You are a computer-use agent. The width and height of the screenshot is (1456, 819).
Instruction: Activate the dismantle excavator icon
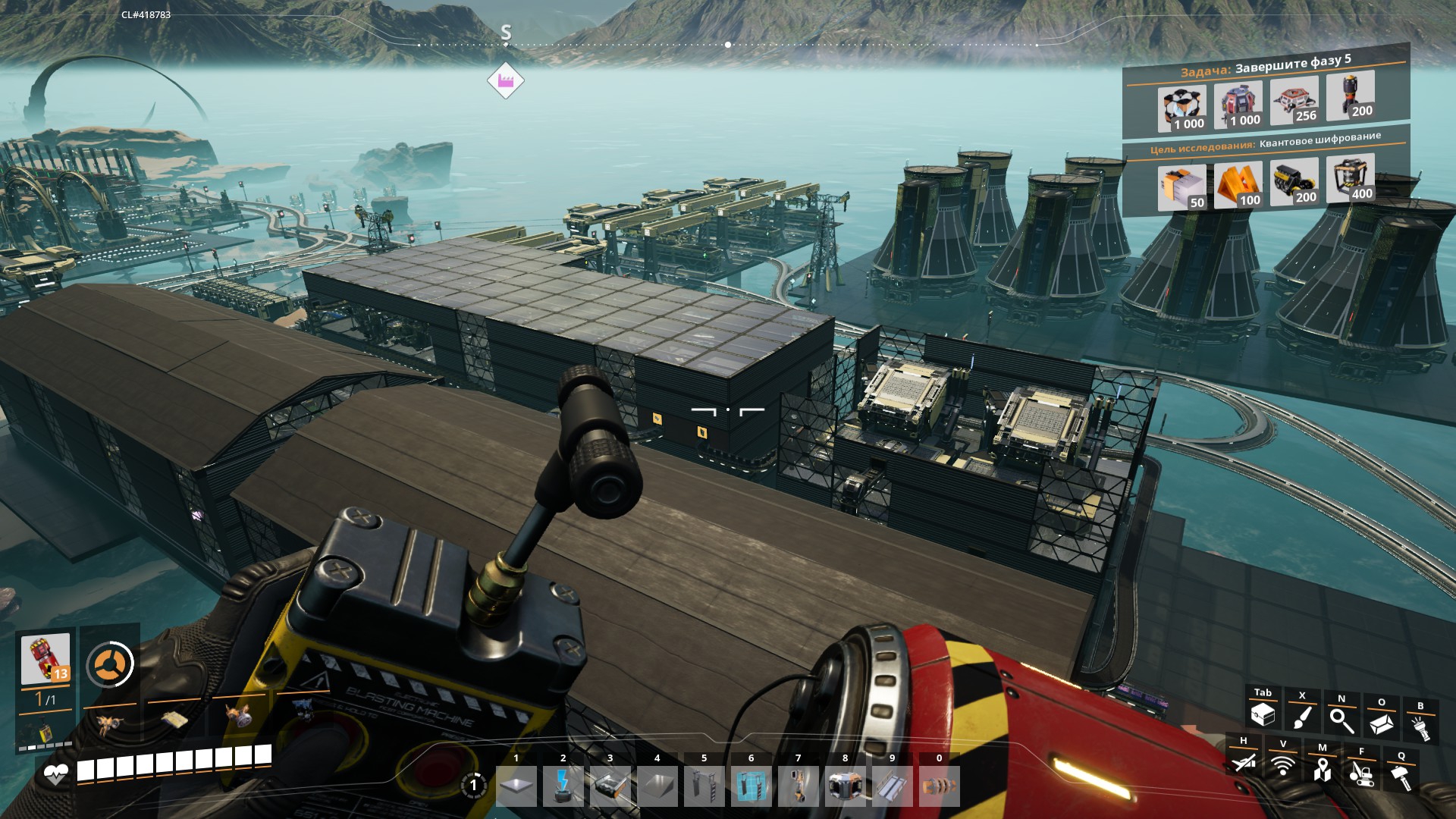(x=1362, y=773)
